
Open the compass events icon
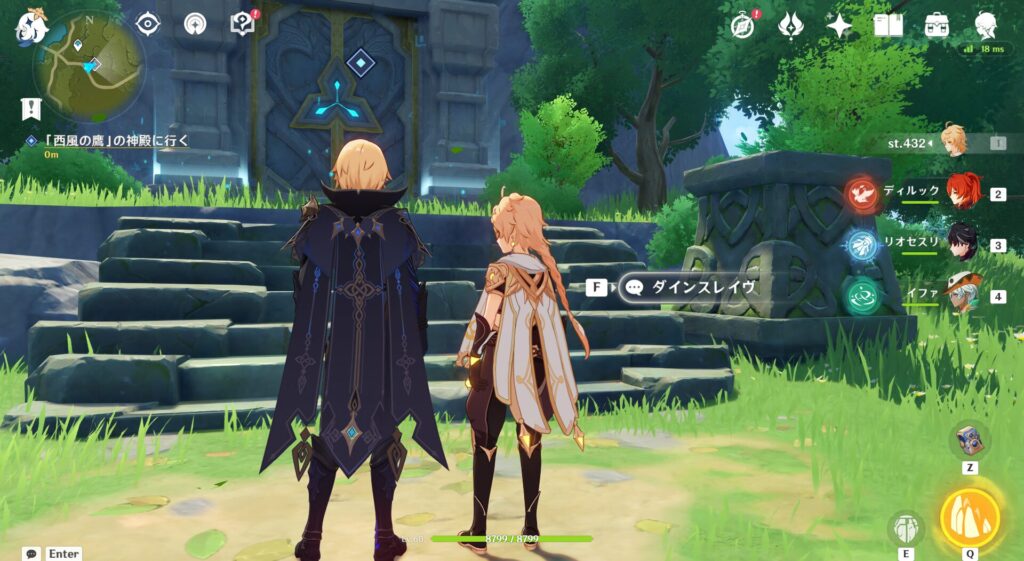tap(742, 25)
